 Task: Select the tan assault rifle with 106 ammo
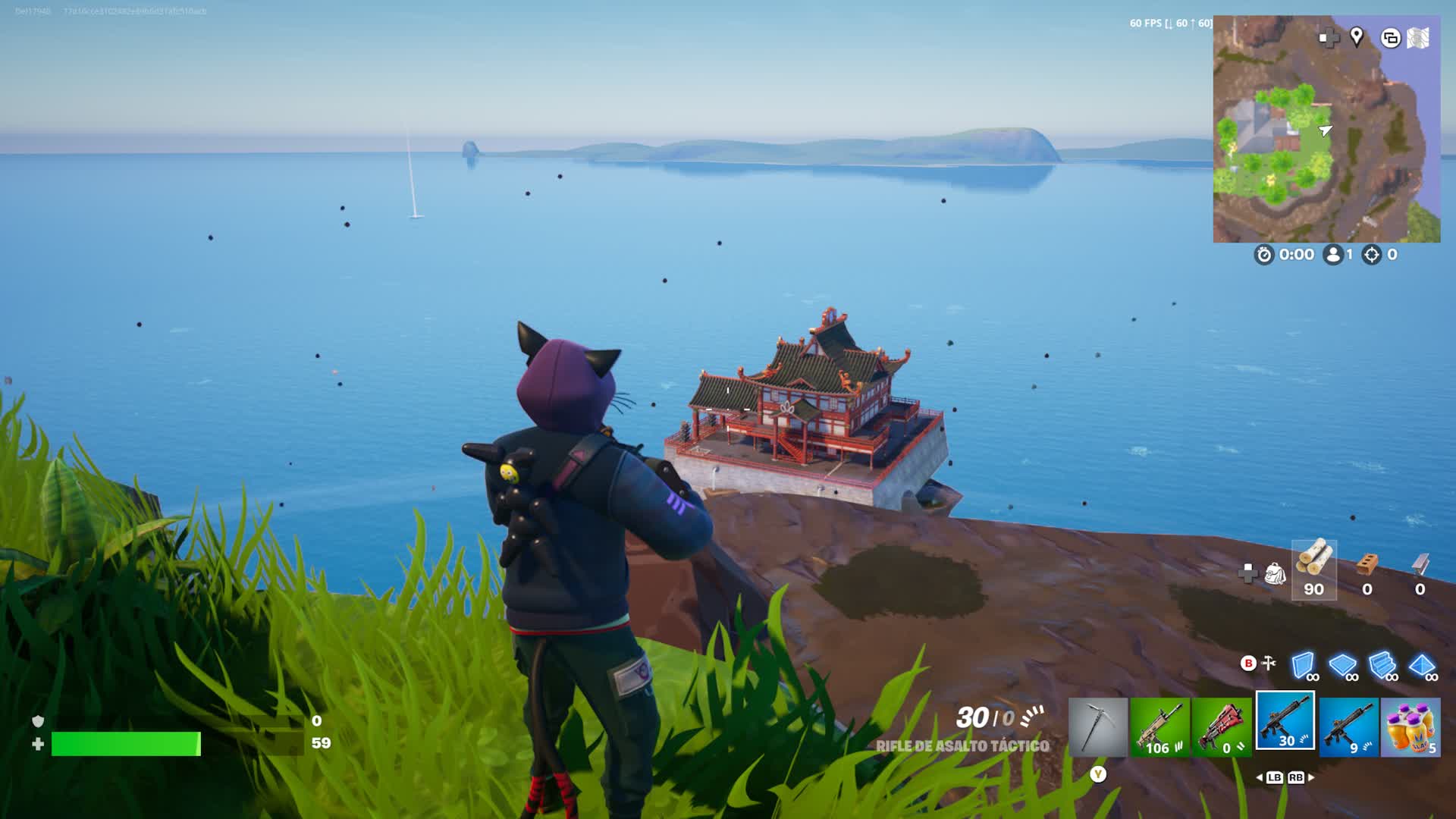[x=1159, y=727]
